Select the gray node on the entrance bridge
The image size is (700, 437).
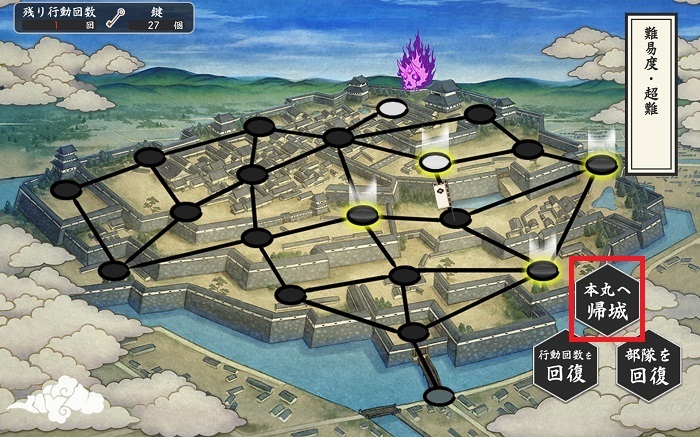(439, 397)
